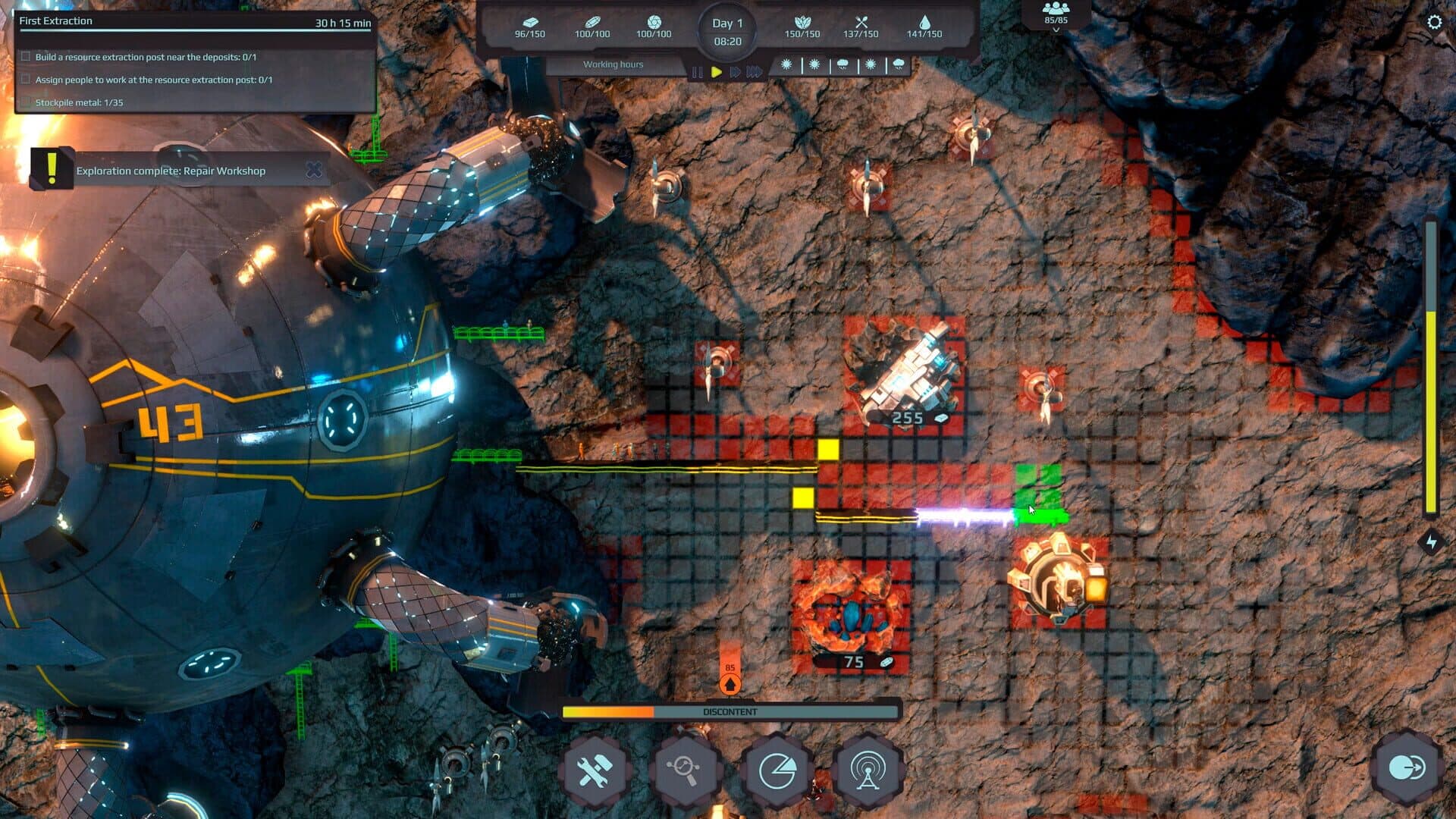This screenshot has width=1456, height=819.
Task: Click the fast forward speed button
Action: (x=734, y=72)
